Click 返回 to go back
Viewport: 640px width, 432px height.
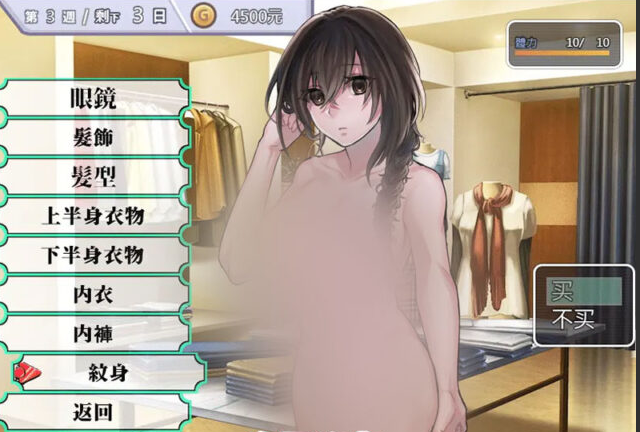click(93, 411)
